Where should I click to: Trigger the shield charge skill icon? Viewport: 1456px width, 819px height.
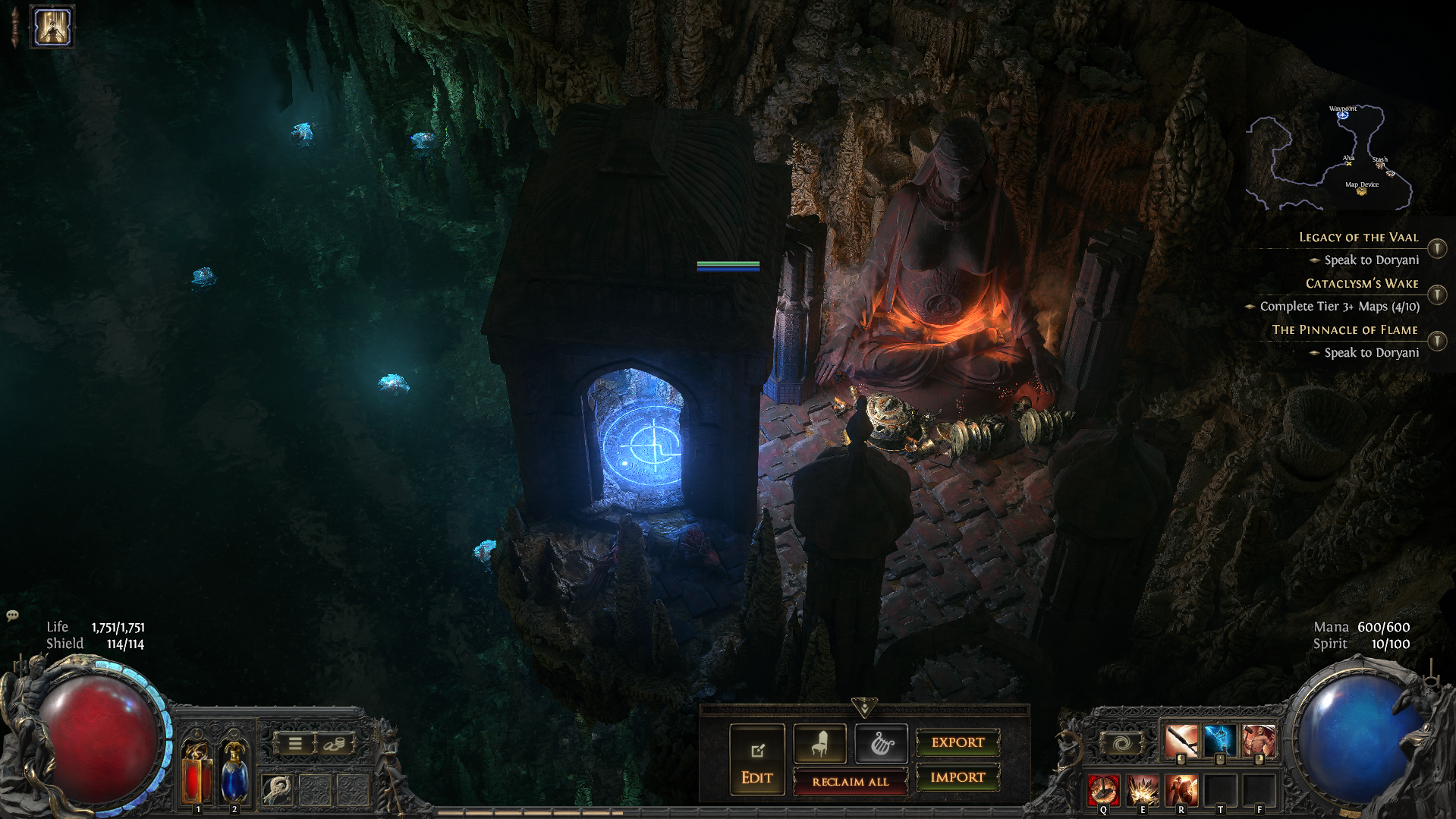coord(1181,790)
